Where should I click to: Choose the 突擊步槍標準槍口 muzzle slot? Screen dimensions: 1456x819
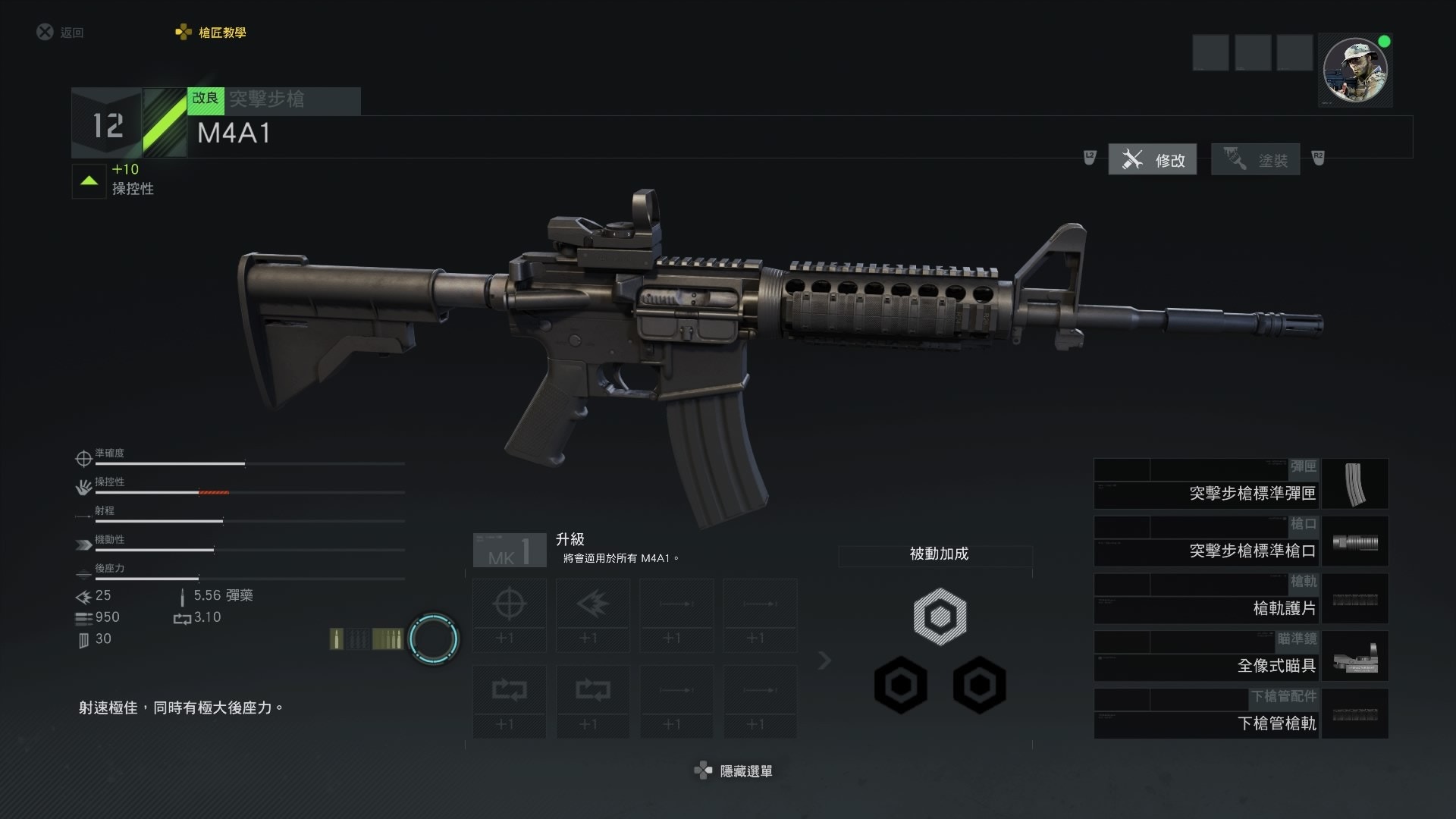click(1241, 541)
